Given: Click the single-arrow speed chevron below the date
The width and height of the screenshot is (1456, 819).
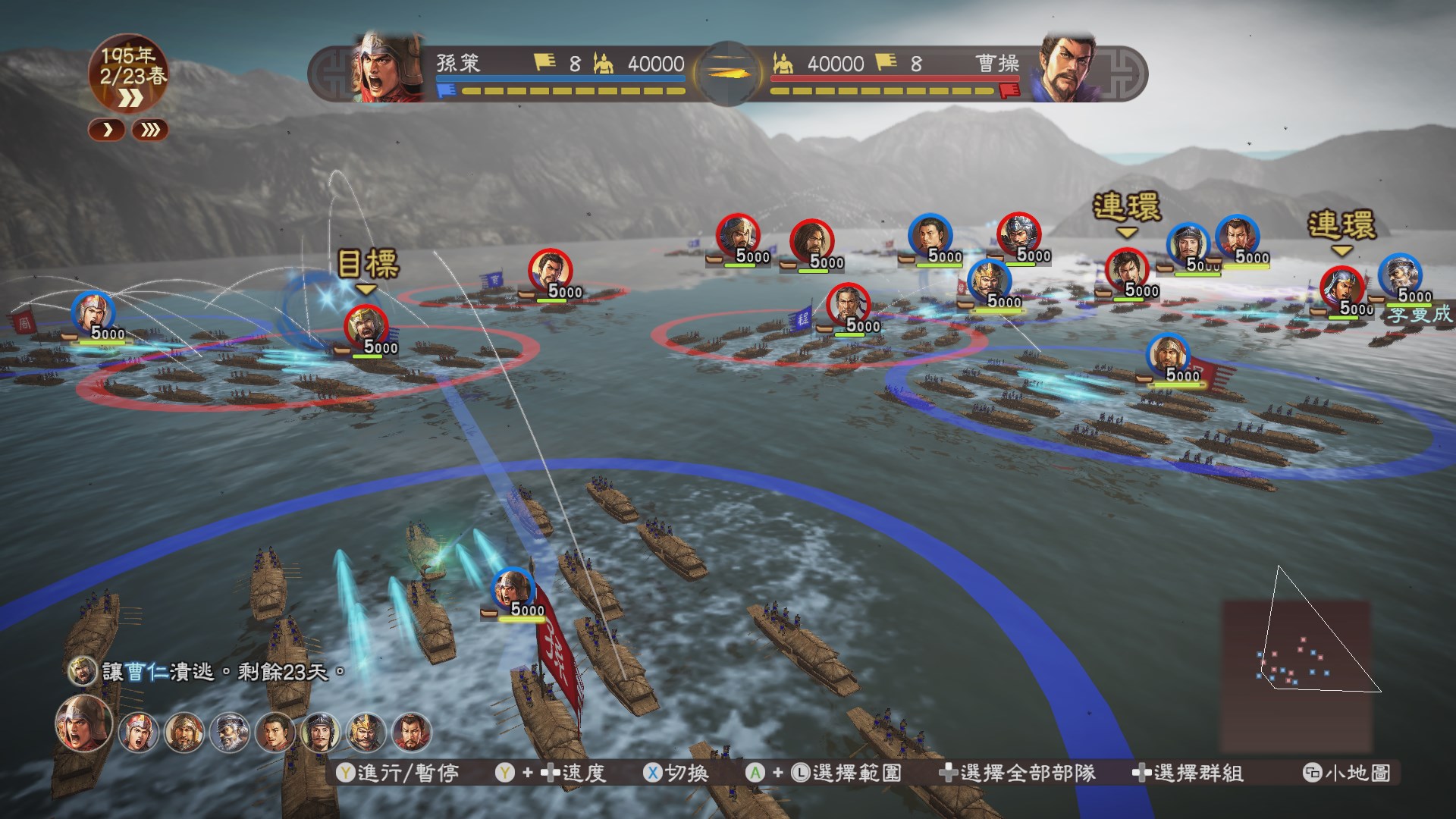Looking at the screenshot, I should [x=106, y=130].
